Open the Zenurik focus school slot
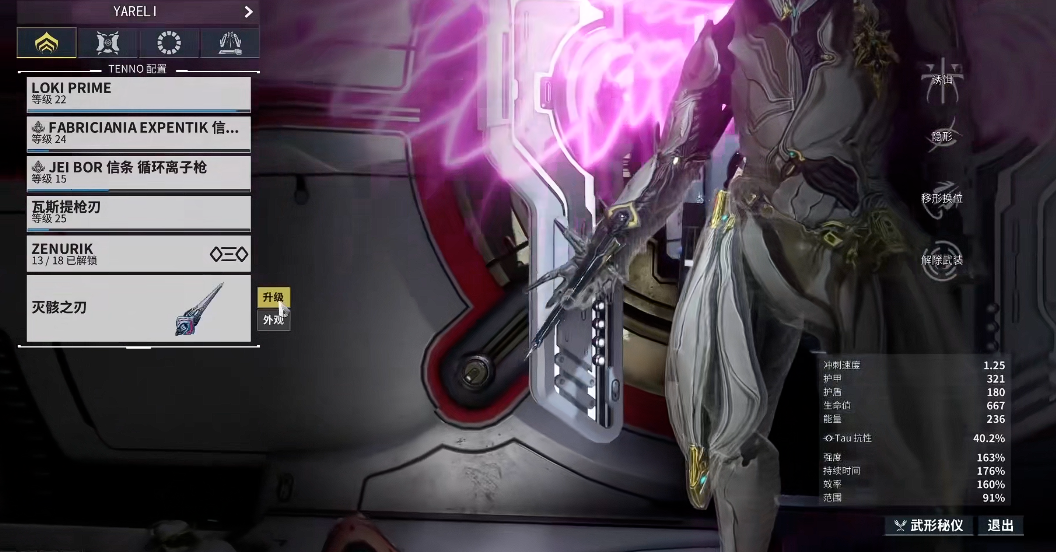1056x552 pixels. (138, 253)
